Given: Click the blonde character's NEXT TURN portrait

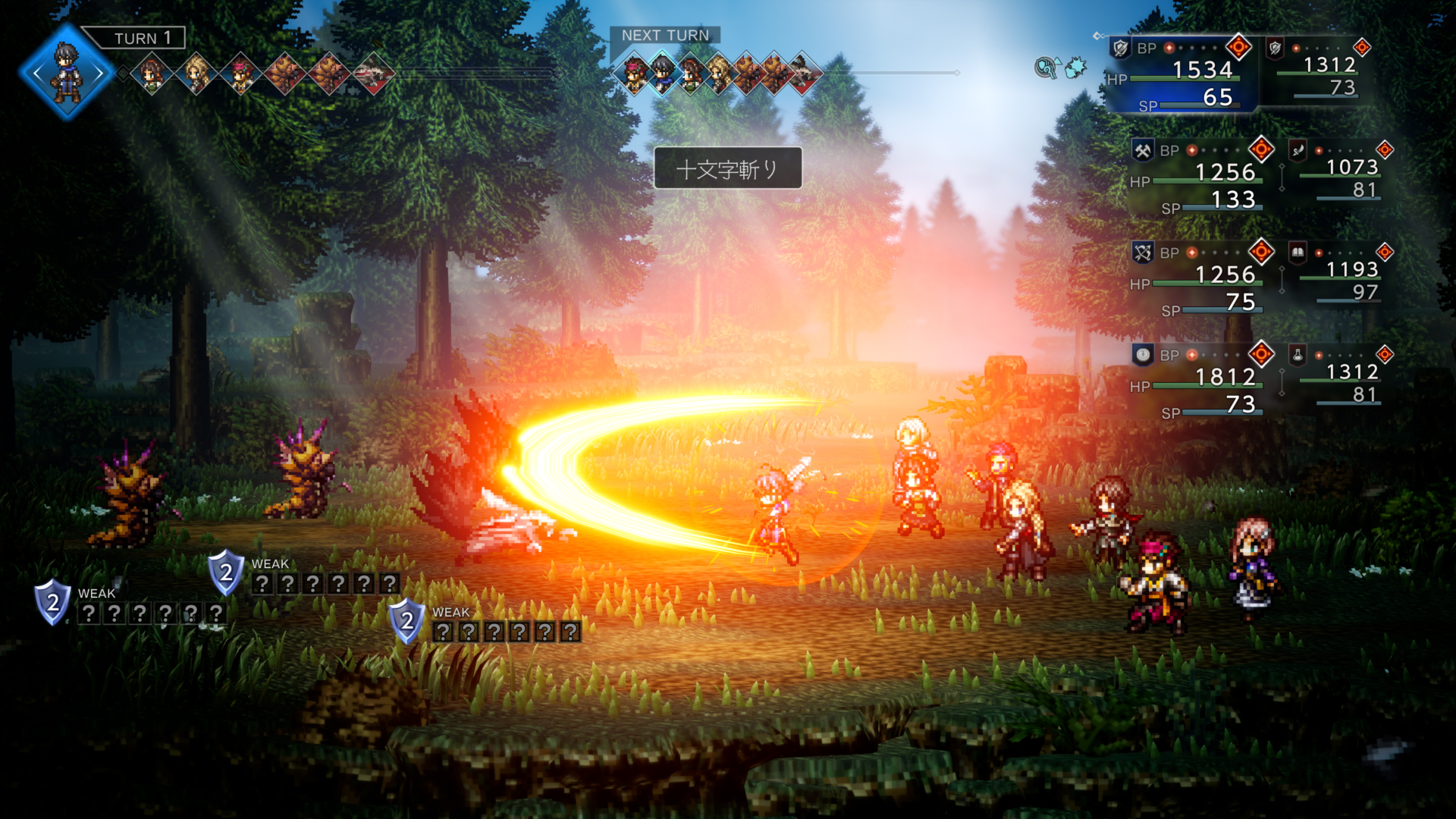Looking at the screenshot, I should [718, 73].
